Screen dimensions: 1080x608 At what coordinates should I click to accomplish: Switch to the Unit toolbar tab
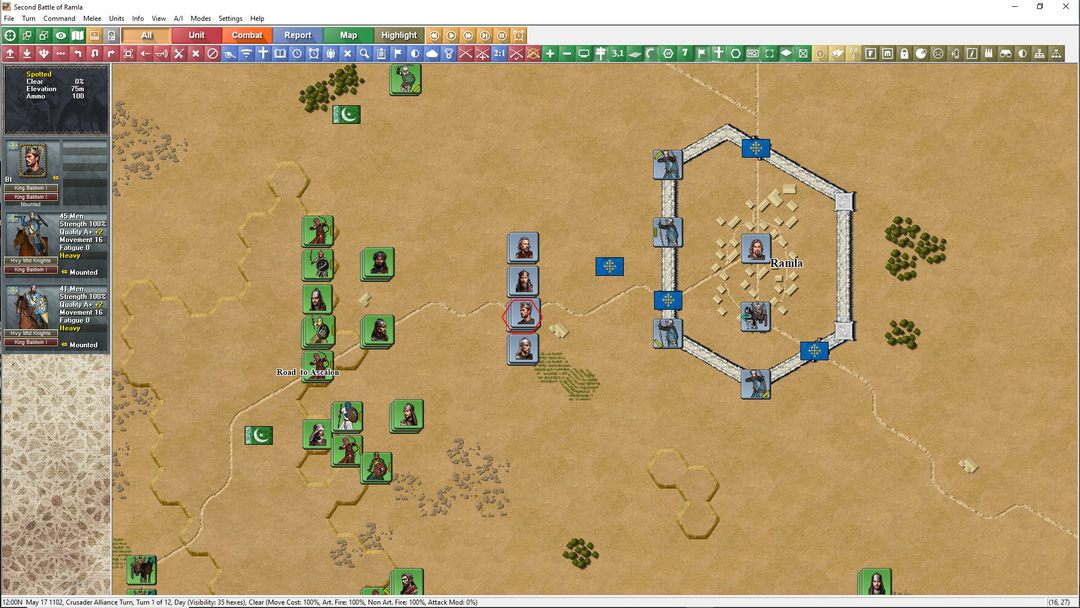point(197,35)
